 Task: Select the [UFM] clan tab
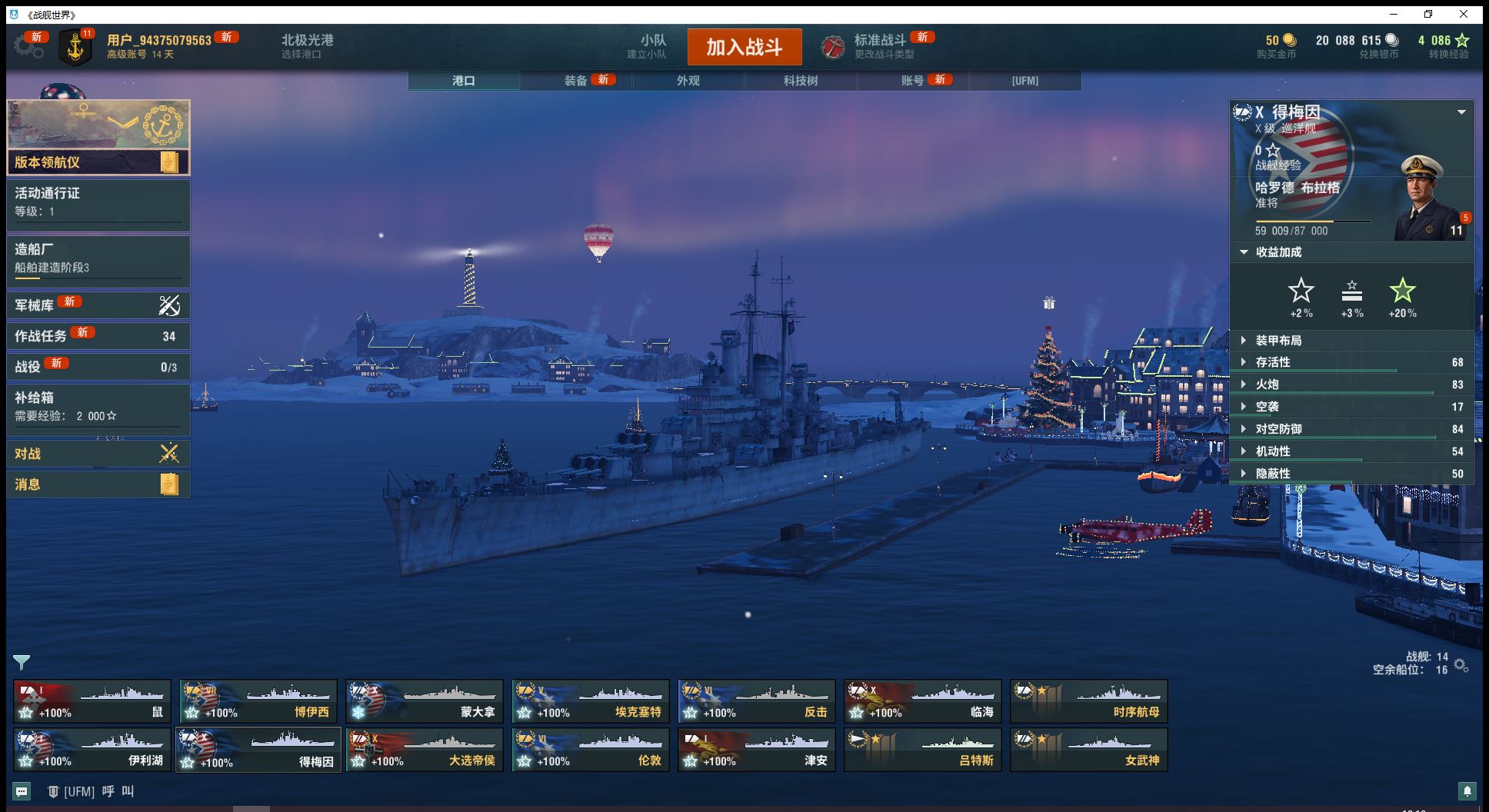click(1025, 81)
